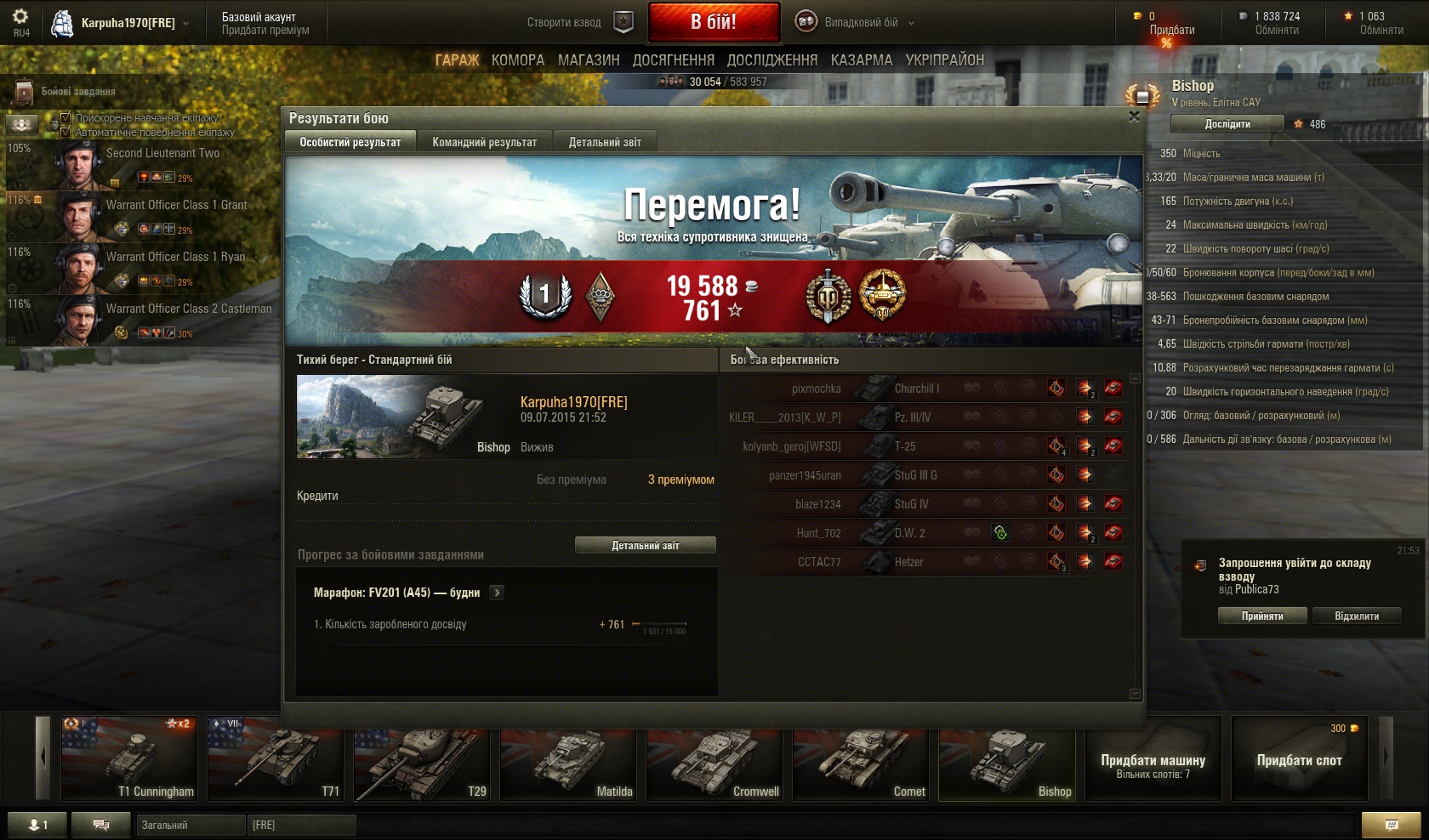Select the T29 tank in the carousel
Image resolution: width=1429 pixels, height=840 pixels.
click(421, 759)
